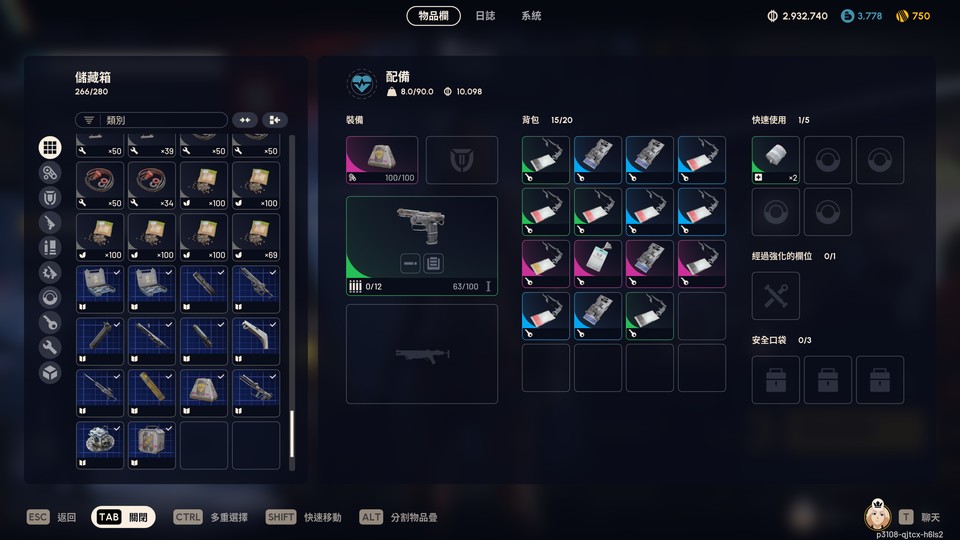Filter the stash by shield category icon
Screen dimensions: 960x540
(x=50, y=198)
